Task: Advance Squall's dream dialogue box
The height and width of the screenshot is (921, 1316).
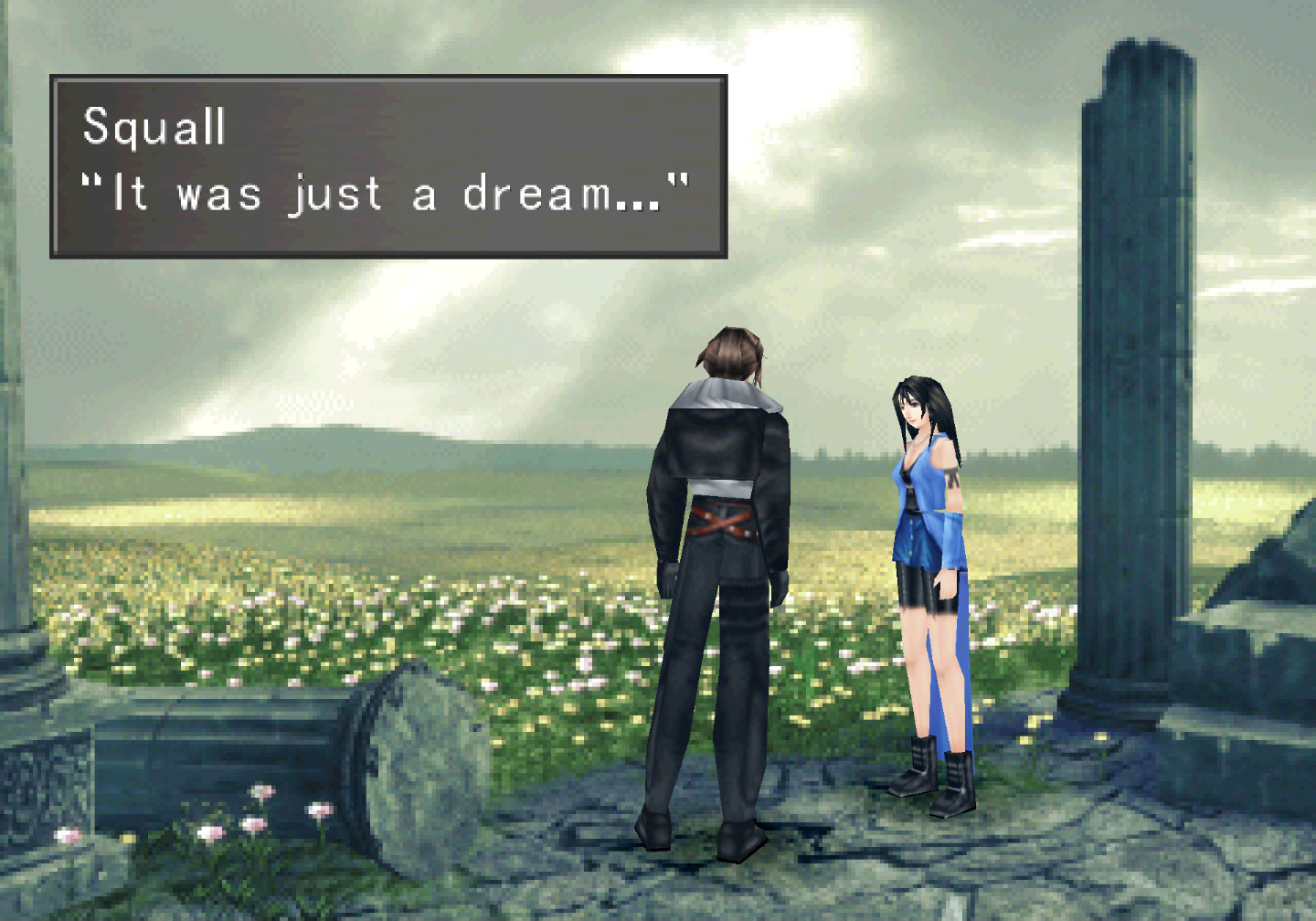Action: [x=388, y=166]
